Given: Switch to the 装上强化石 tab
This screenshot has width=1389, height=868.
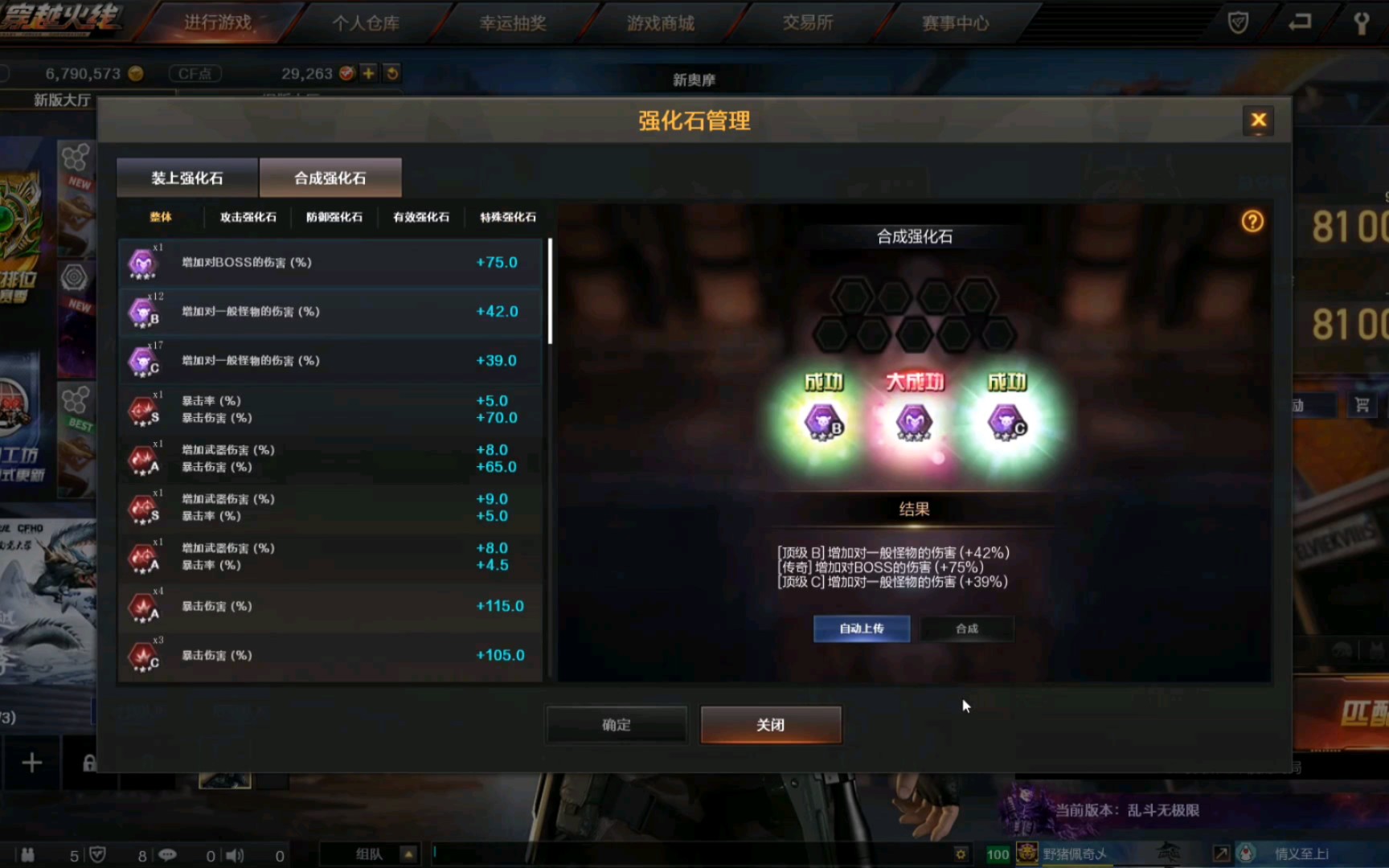Looking at the screenshot, I should [186, 178].
